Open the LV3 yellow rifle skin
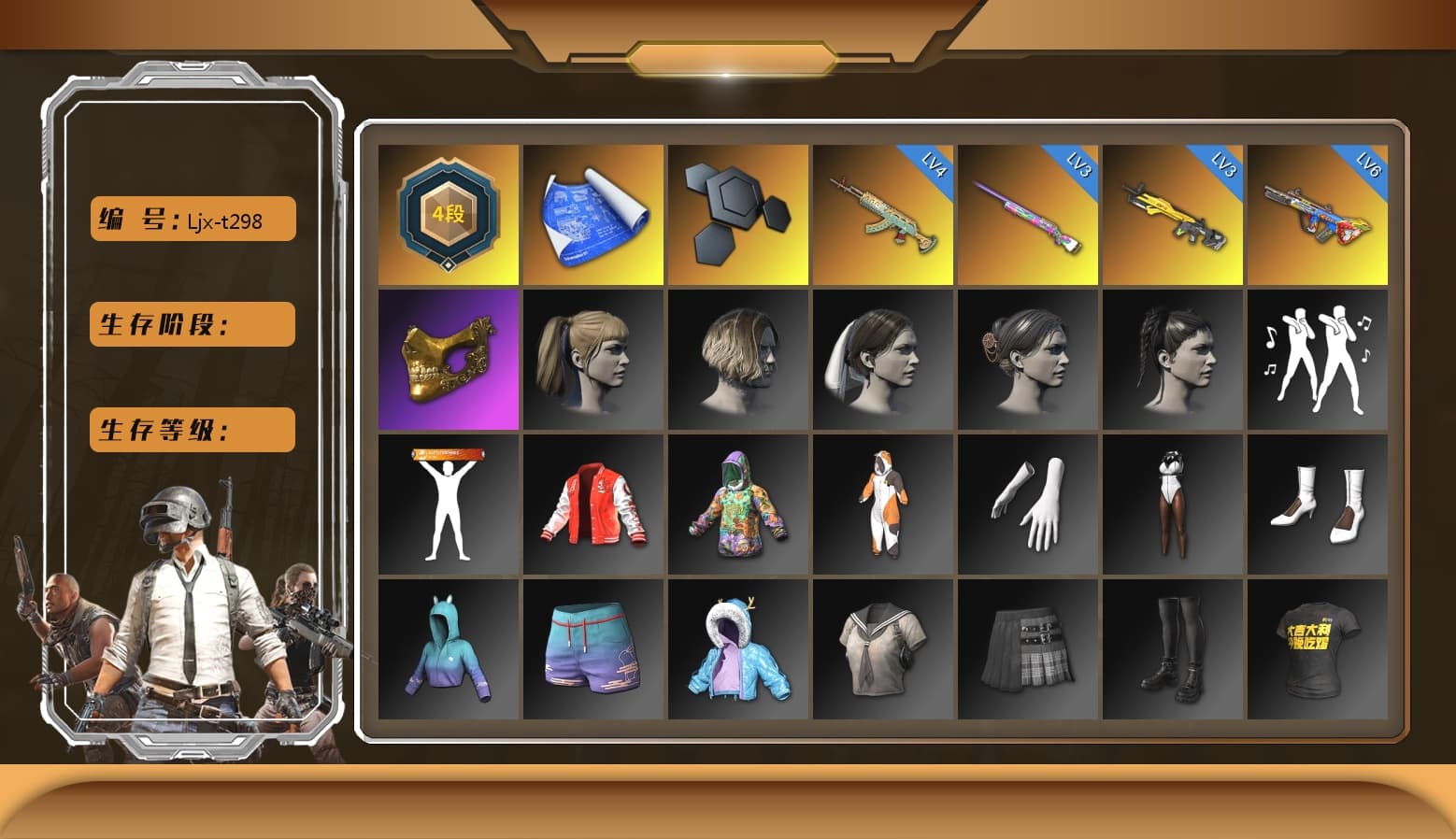Screen dimensions: 1456x839 (x=1173, y=213)
